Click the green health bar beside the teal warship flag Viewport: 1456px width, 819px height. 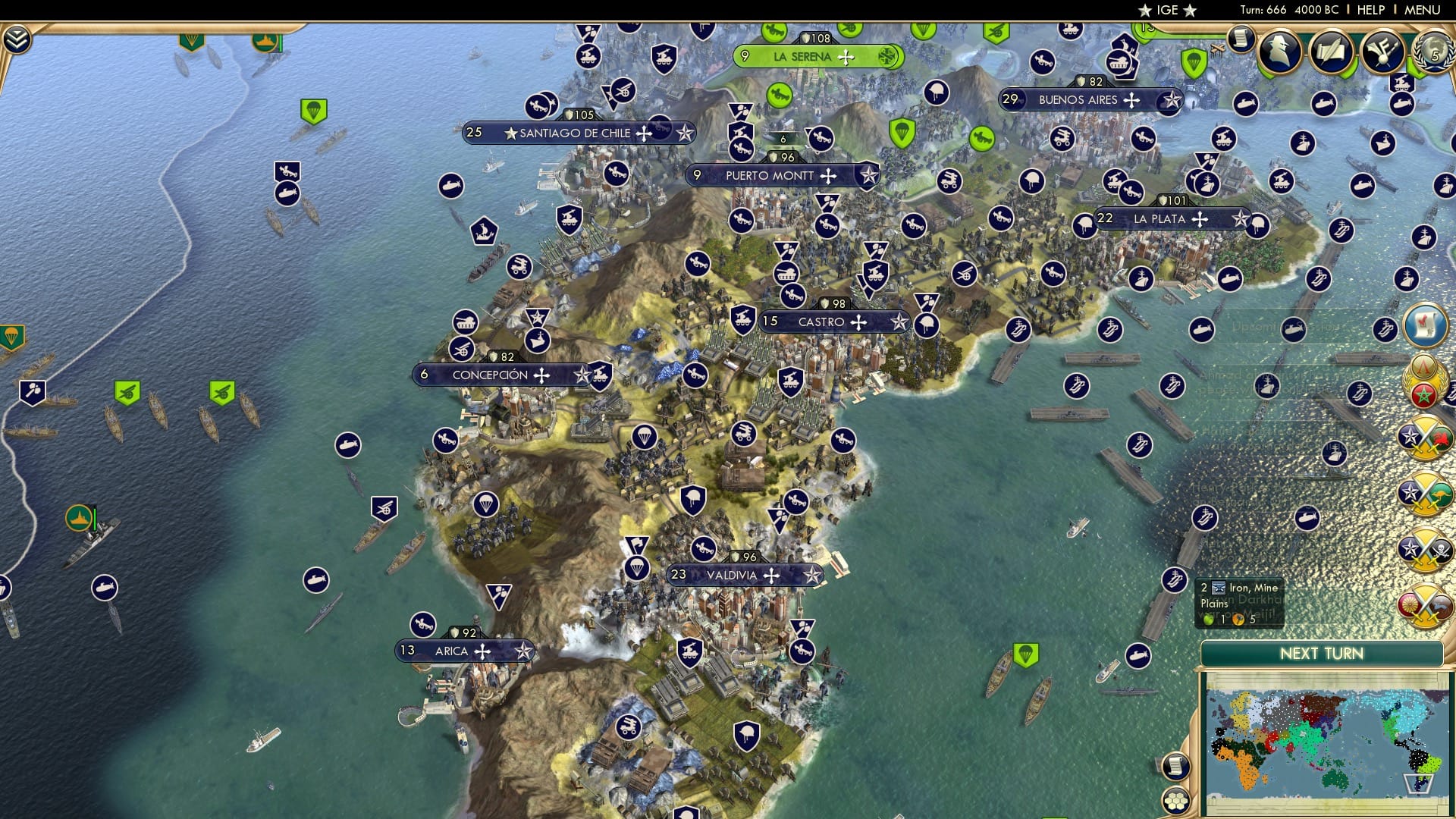pyautogui.click(x=95, y=519)
